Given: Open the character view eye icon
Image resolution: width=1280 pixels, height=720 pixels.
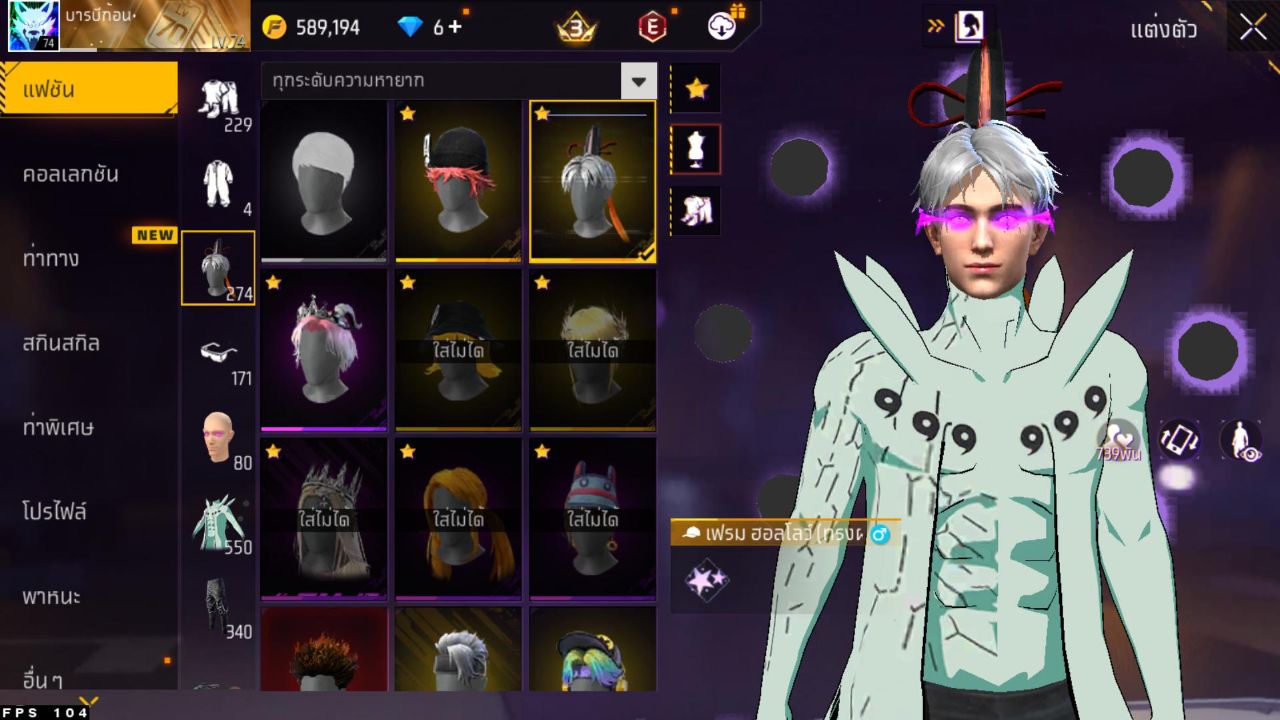Looking at the screenshot, I should click(x=1240, y=440).
